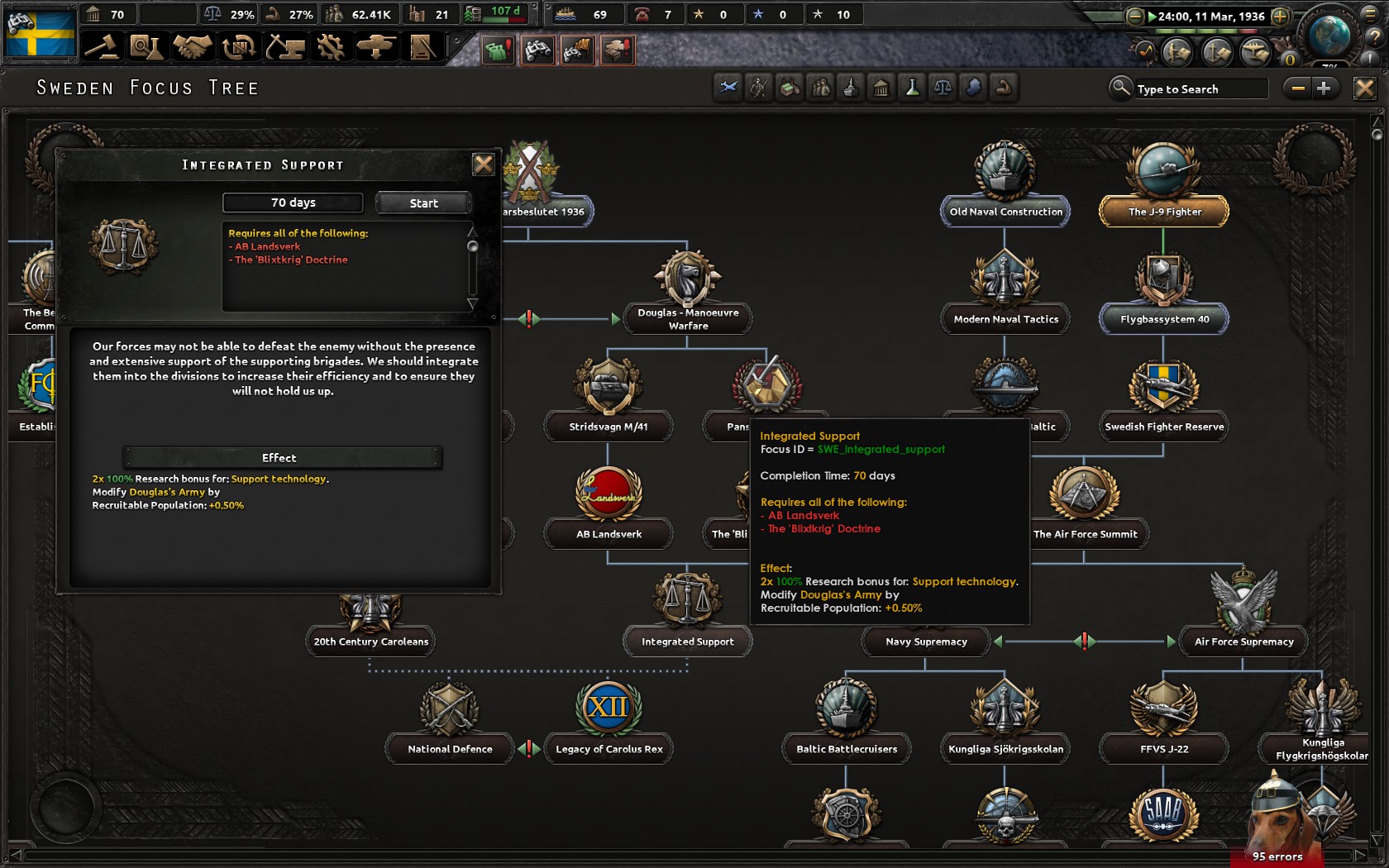Image resolution: width=1389 pixels, height=868 pixels.
Task: Open the Decisions menu with the gavel icon
Action: [x=101, y=47]
